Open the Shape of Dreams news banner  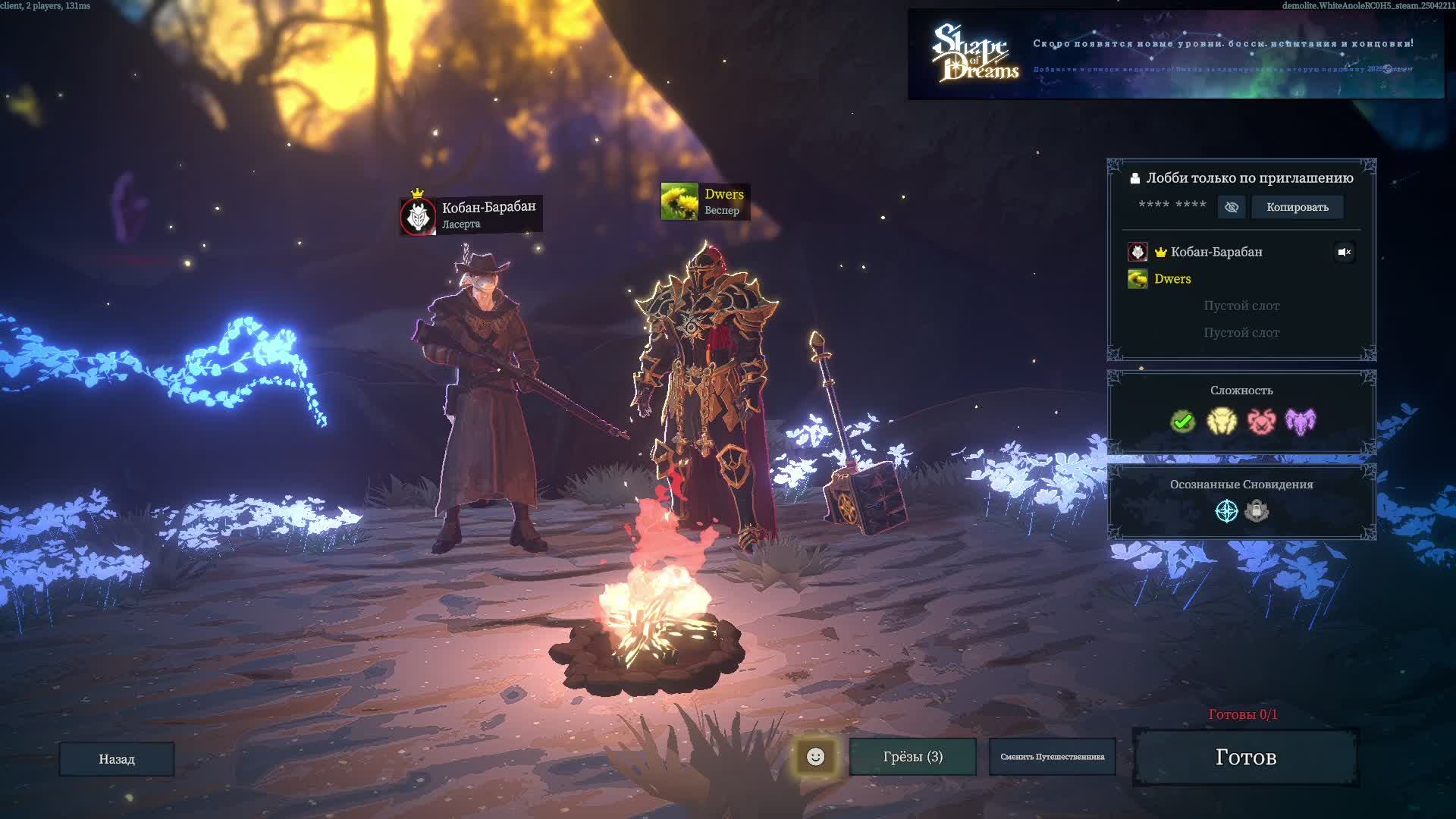[1175, 54]
